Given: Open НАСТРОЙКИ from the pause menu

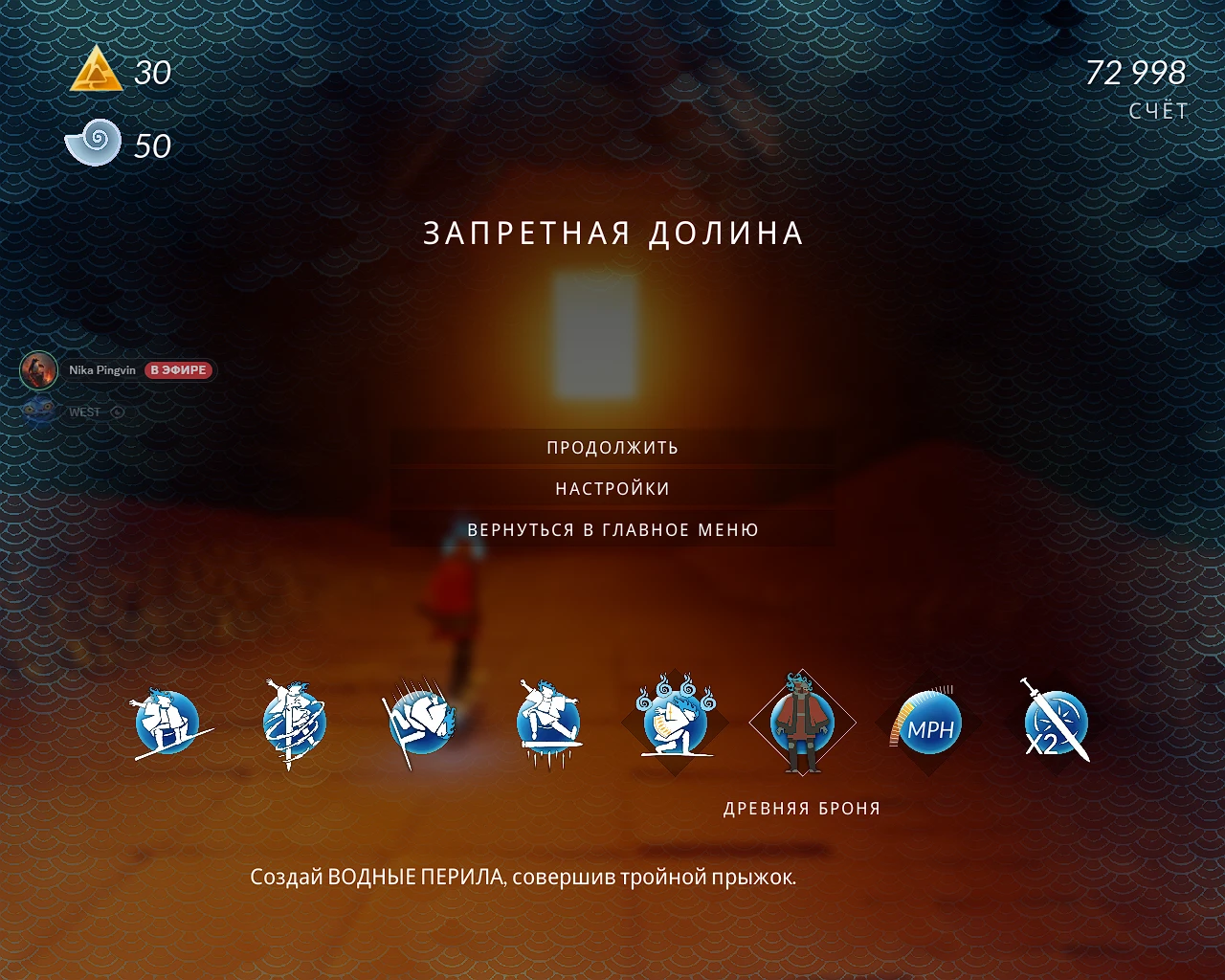Looking at the screenshot, I should tap(612, 488).
